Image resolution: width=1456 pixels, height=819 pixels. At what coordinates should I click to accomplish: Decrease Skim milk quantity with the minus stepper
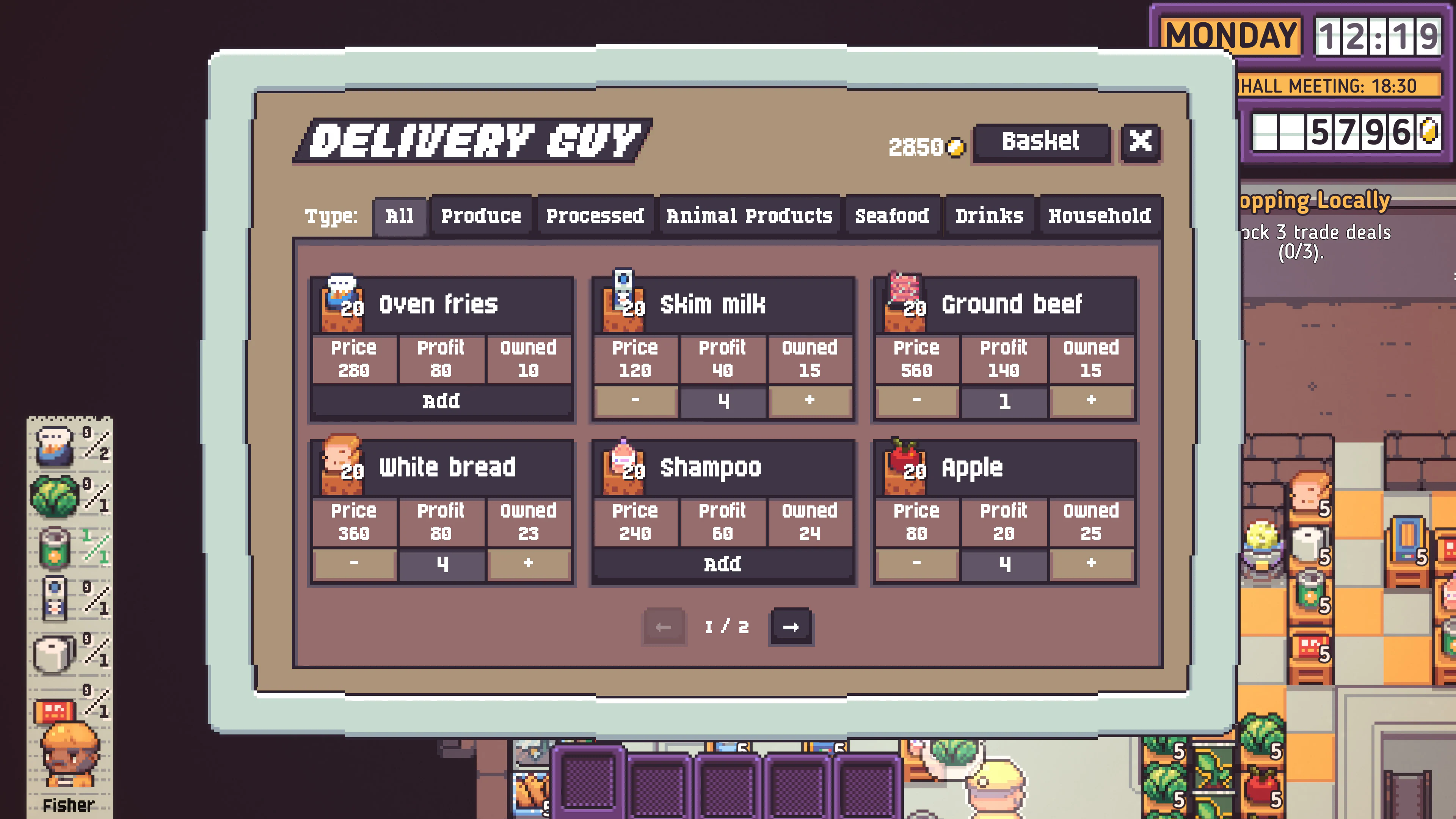(635, 401)
